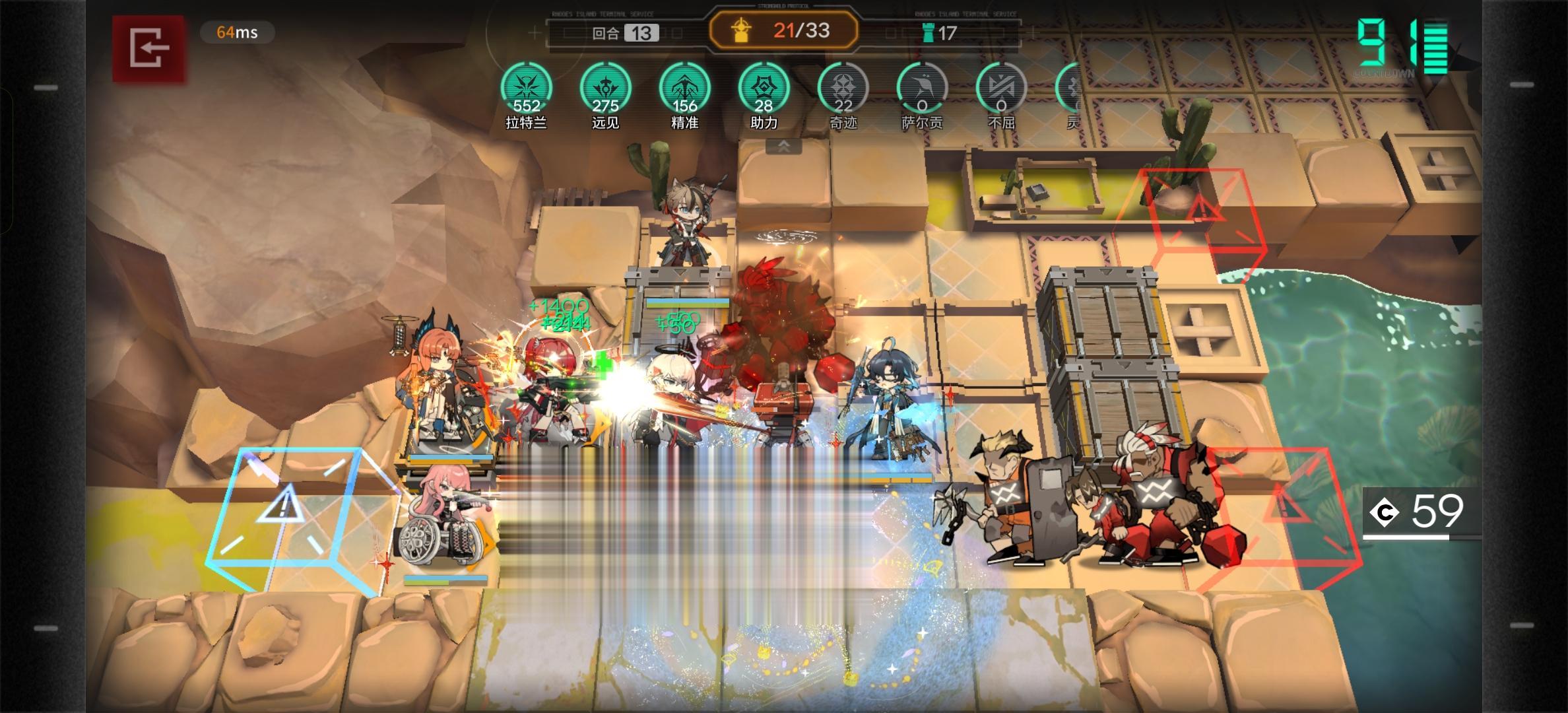
Task: Select the 奇迹 synergy badge
Action: (843, 89)
